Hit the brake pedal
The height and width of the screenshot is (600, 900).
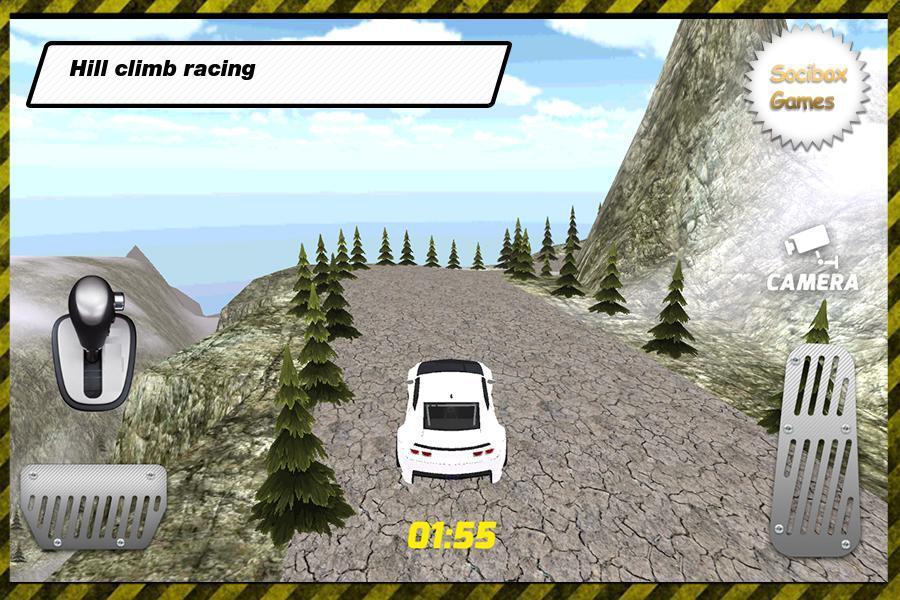(x=93, y=506)
